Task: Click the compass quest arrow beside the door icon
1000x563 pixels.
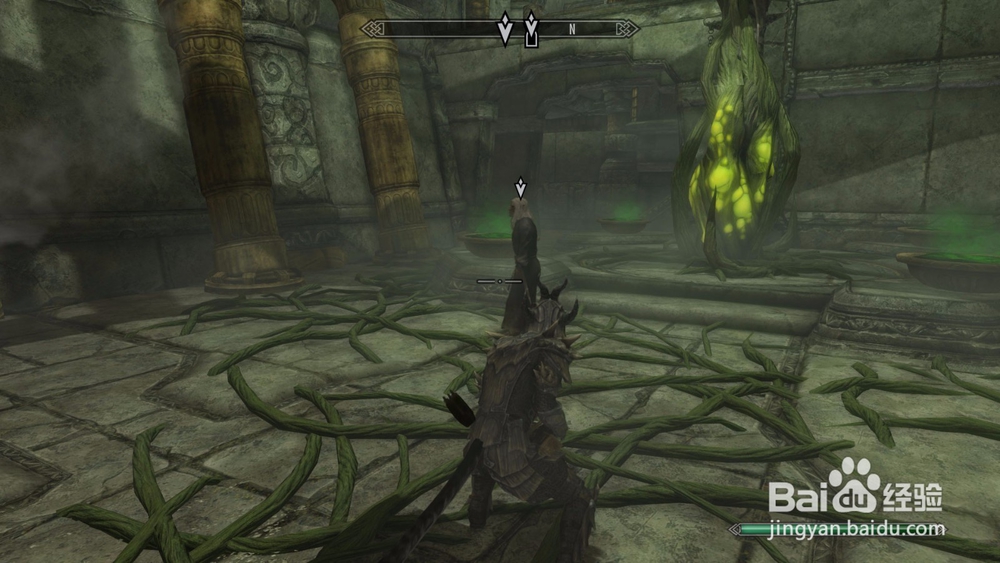Action: (505, 28)
